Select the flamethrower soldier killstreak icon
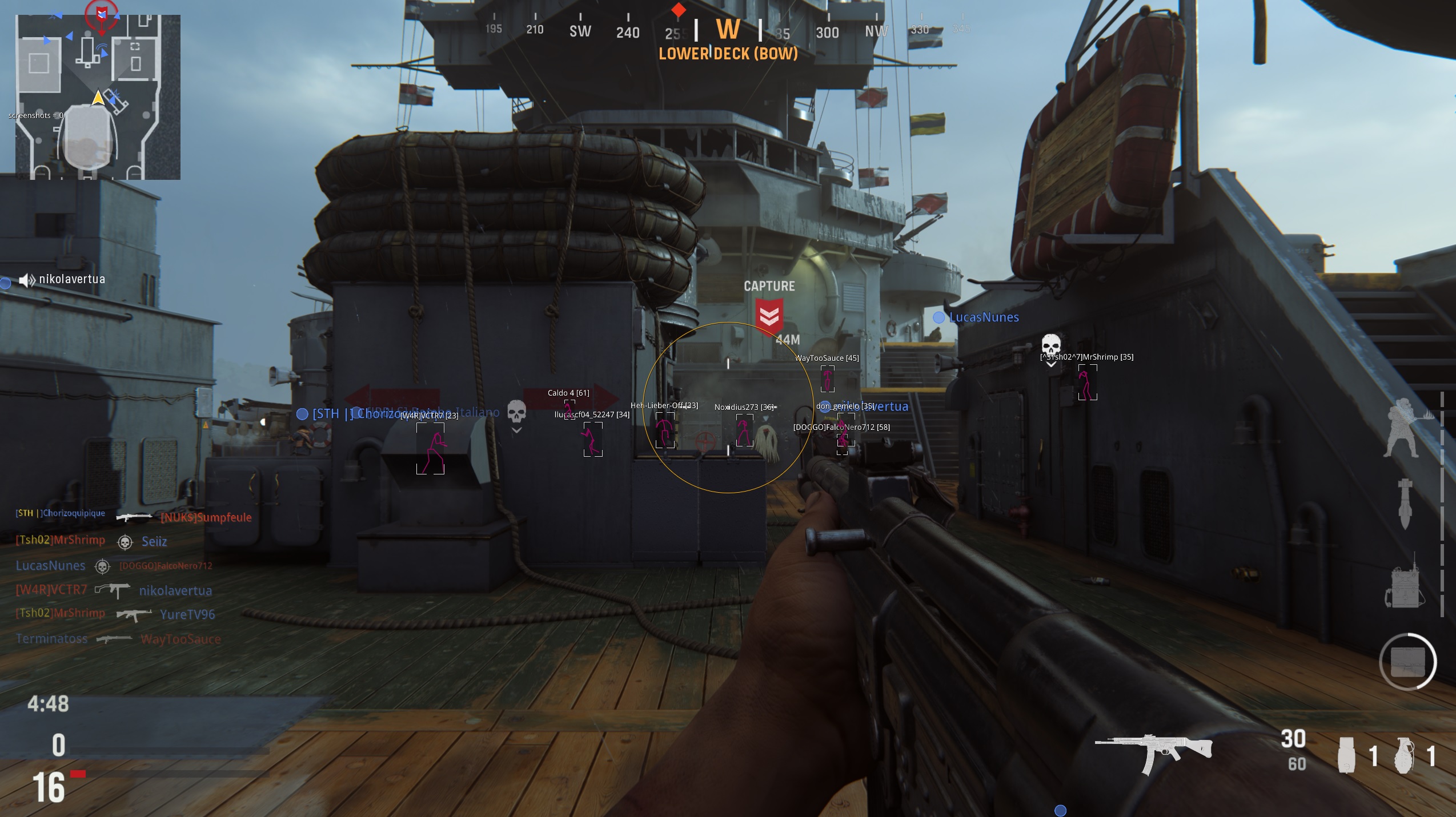1456x817 pixels. pyautogui.click(x=1404, y=428)
